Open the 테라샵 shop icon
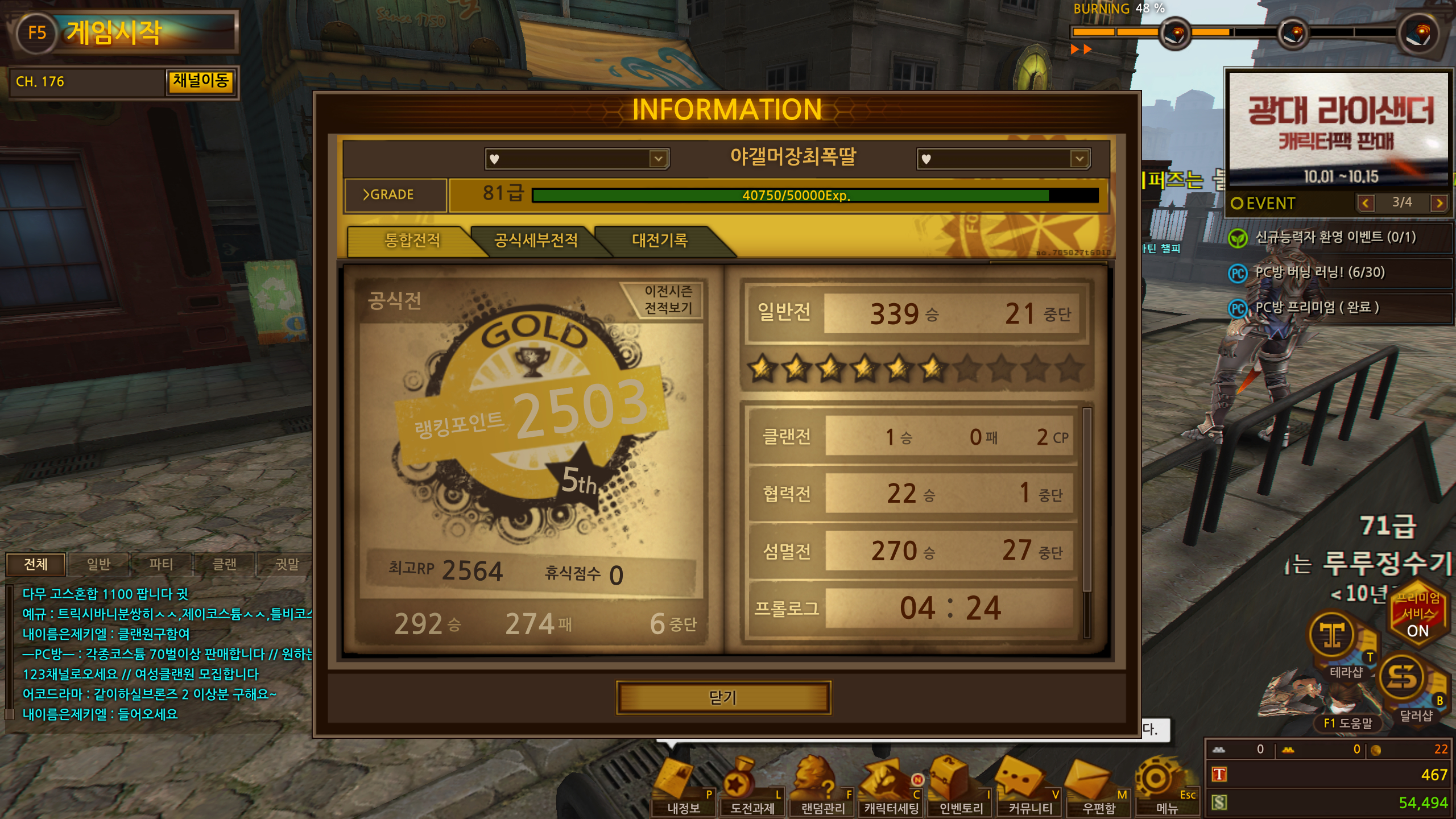This screenshot has width=1456, height=819. click(x=1340, y=643)
